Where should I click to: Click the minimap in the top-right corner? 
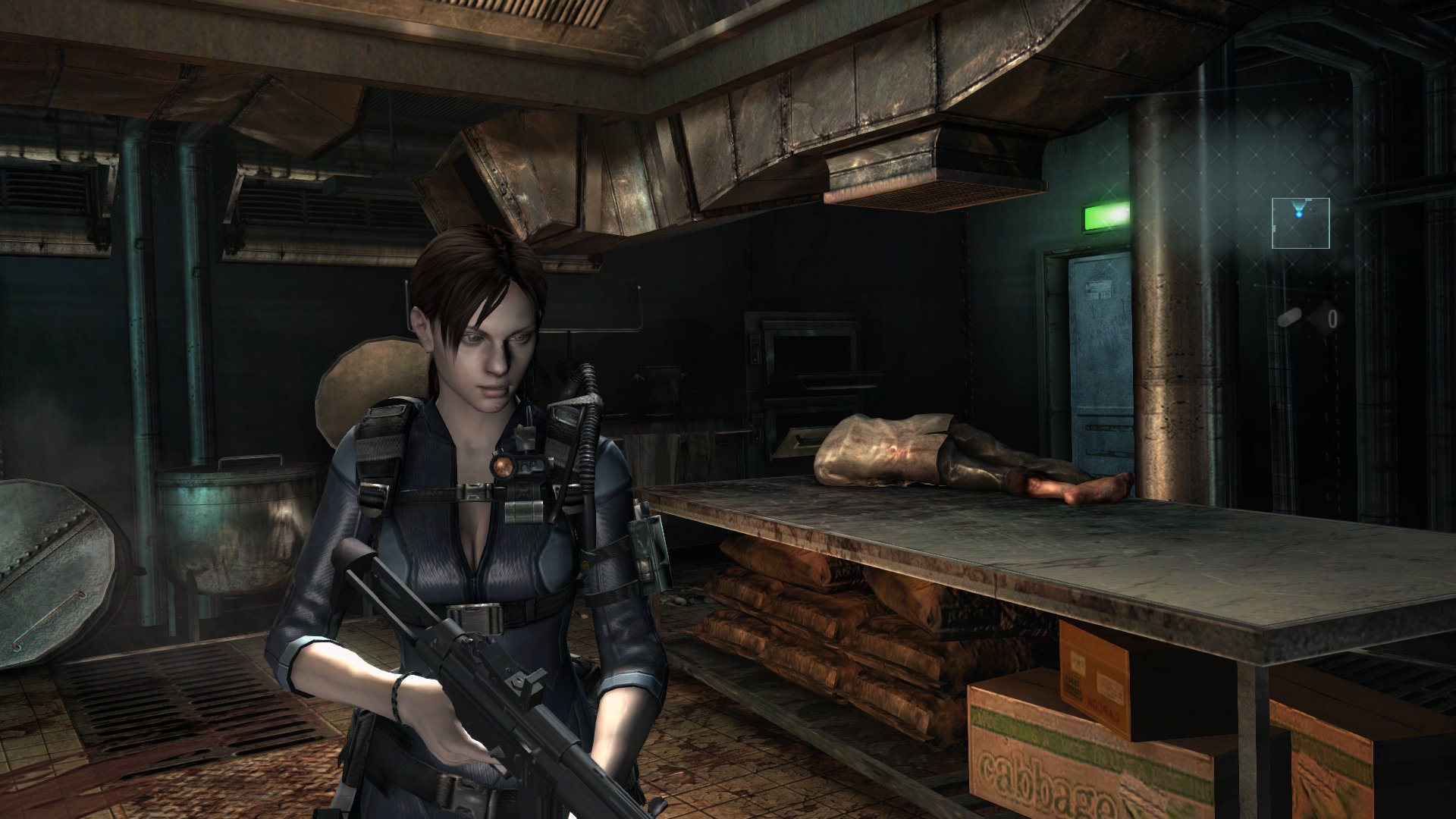(x=1301, y=223)
